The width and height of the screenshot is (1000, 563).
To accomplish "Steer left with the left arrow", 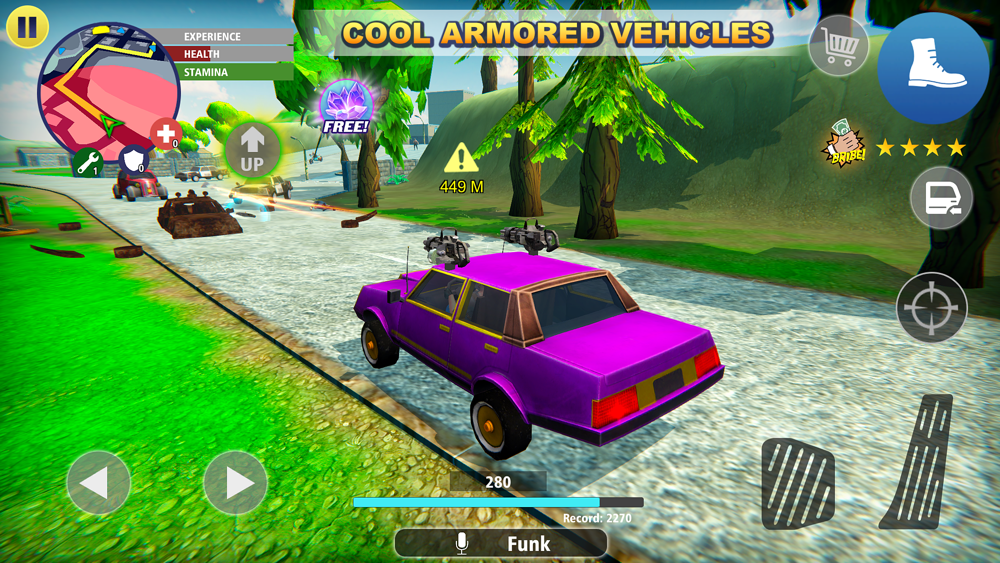I will tap(98, 483).
